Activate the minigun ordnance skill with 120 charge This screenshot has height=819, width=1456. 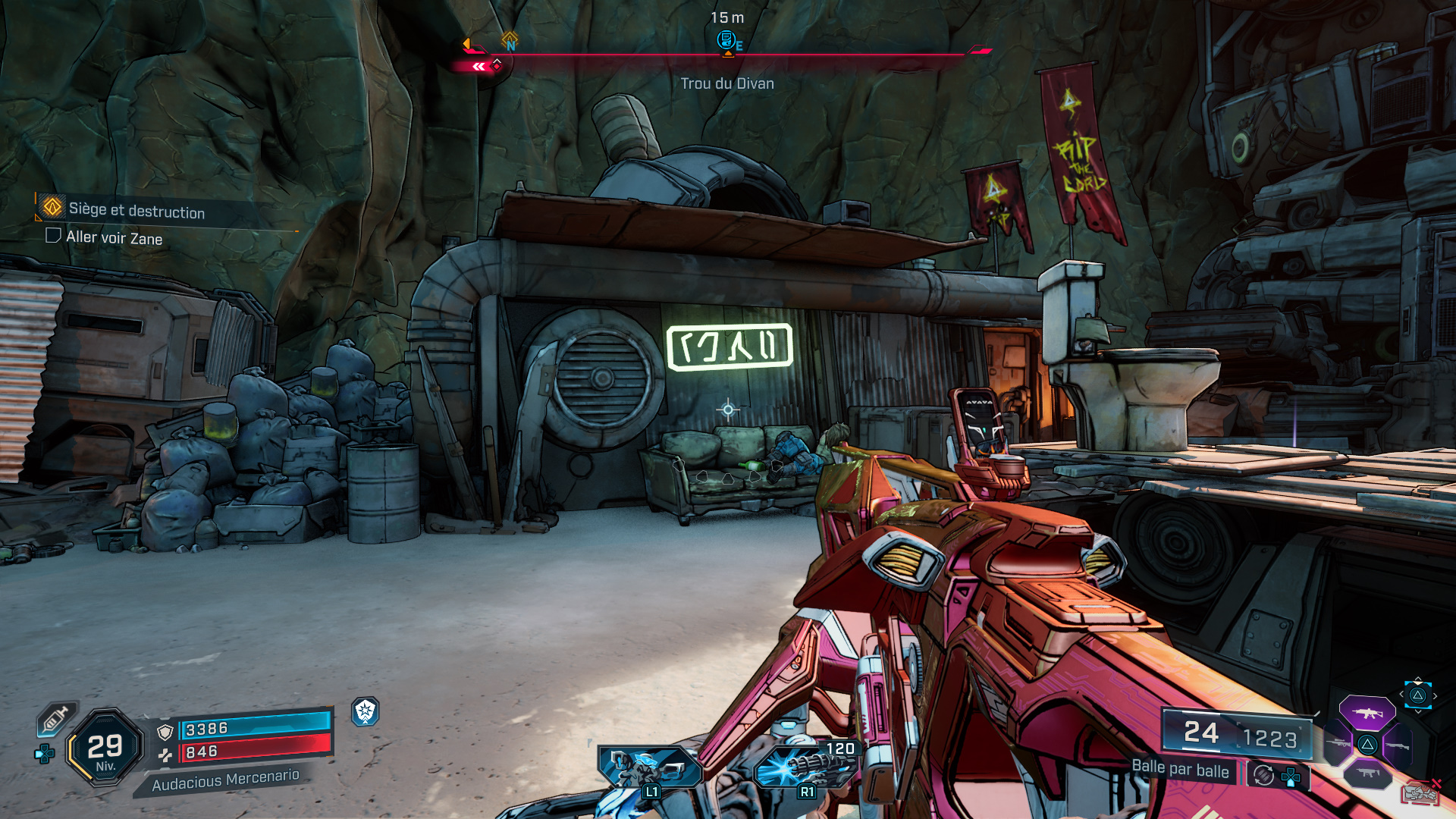805,767
